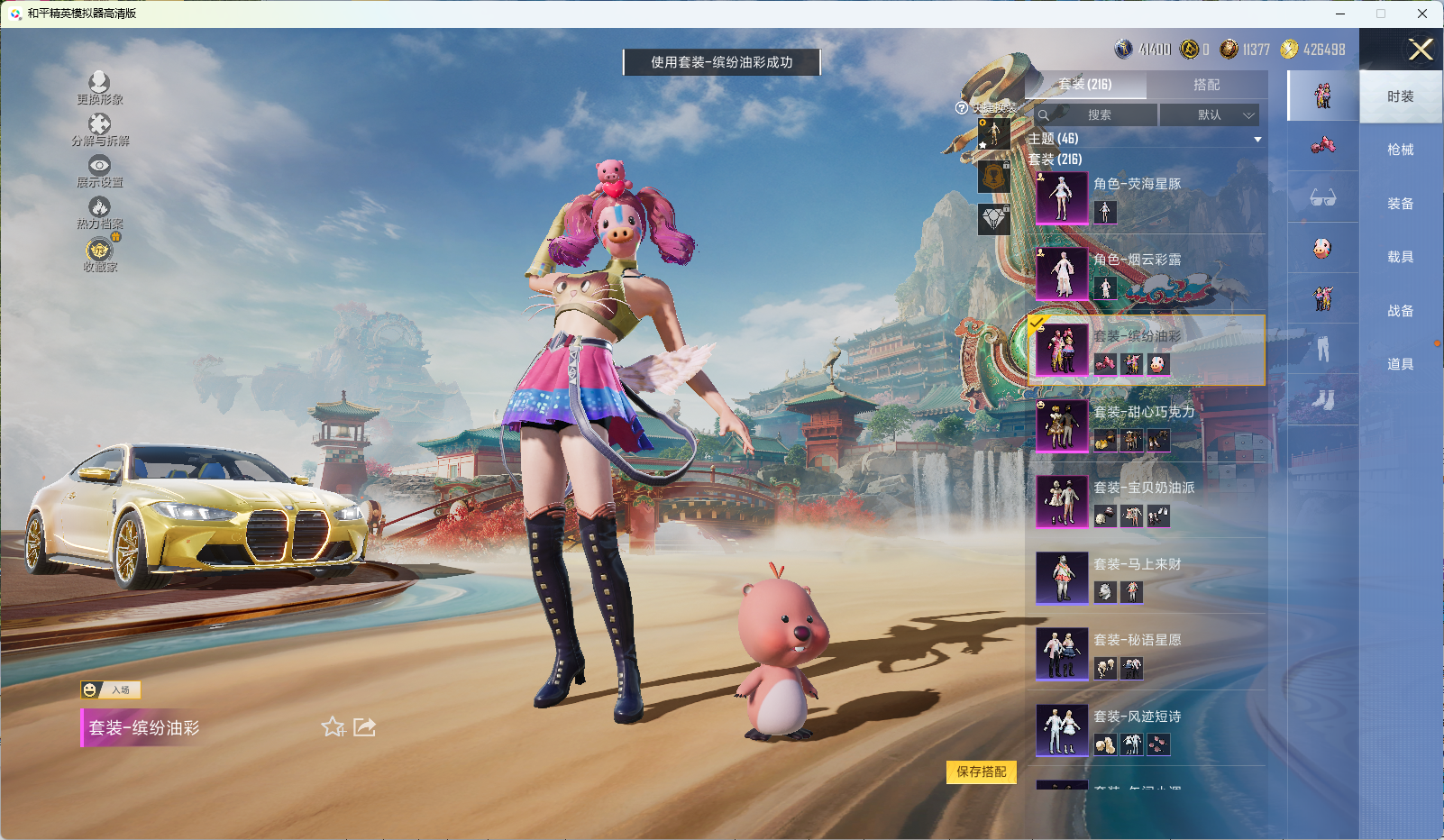Open 展示设置 display settings
Screen dimensions: 1444x840
(x=99, y=171)
